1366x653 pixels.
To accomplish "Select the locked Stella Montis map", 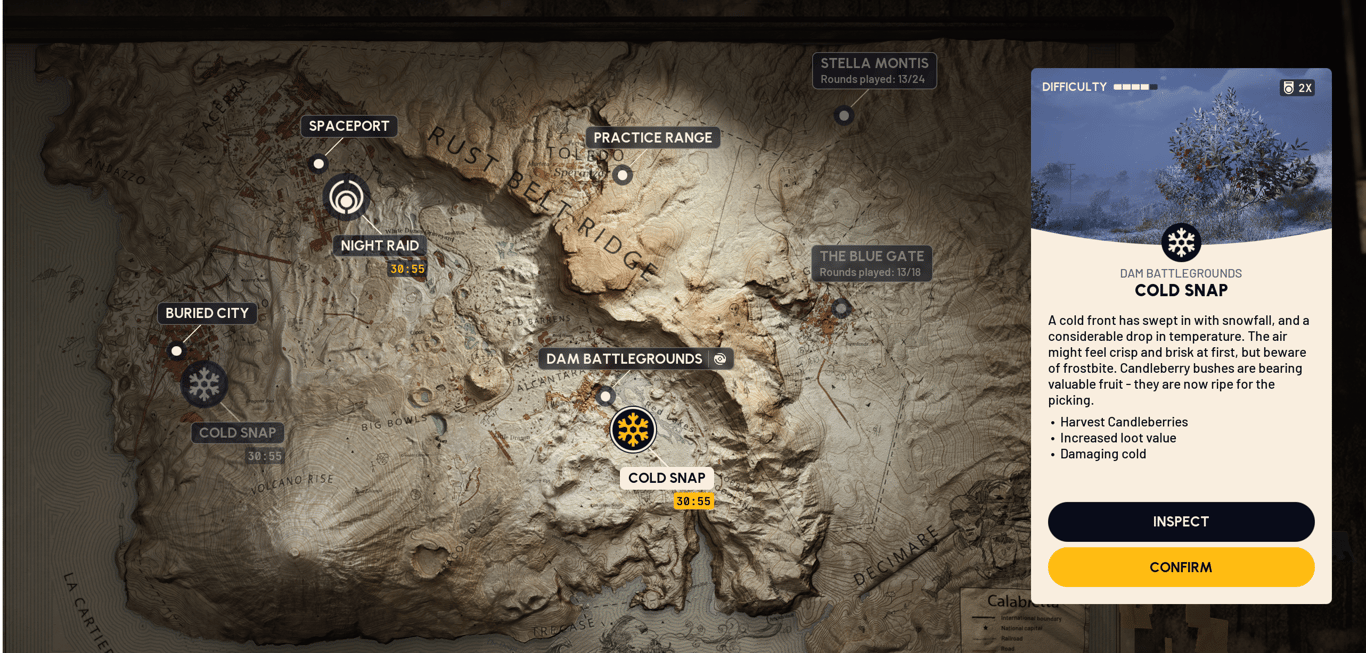I will 874,70.
